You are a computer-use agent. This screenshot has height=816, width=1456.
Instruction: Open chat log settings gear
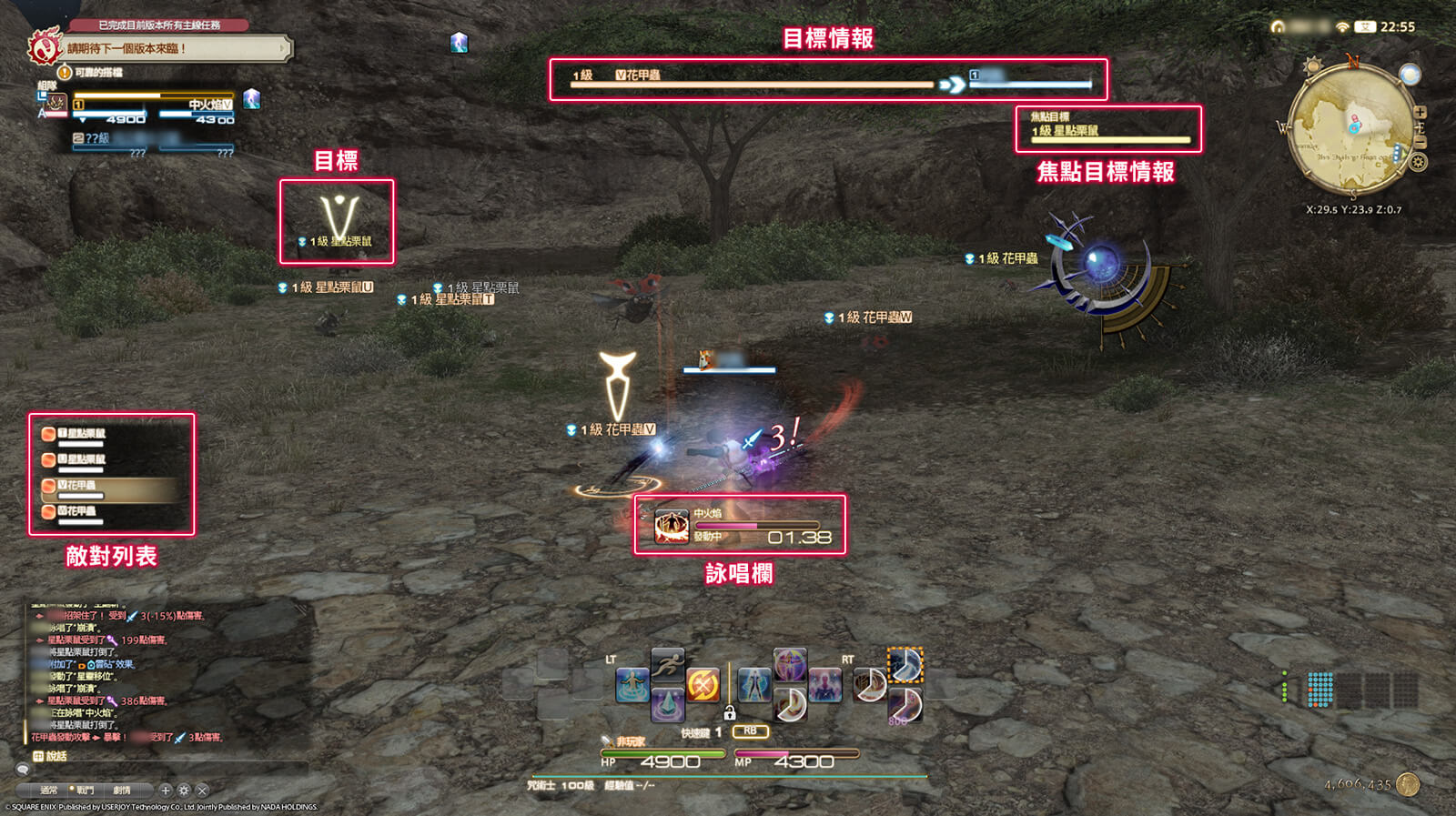184,791
